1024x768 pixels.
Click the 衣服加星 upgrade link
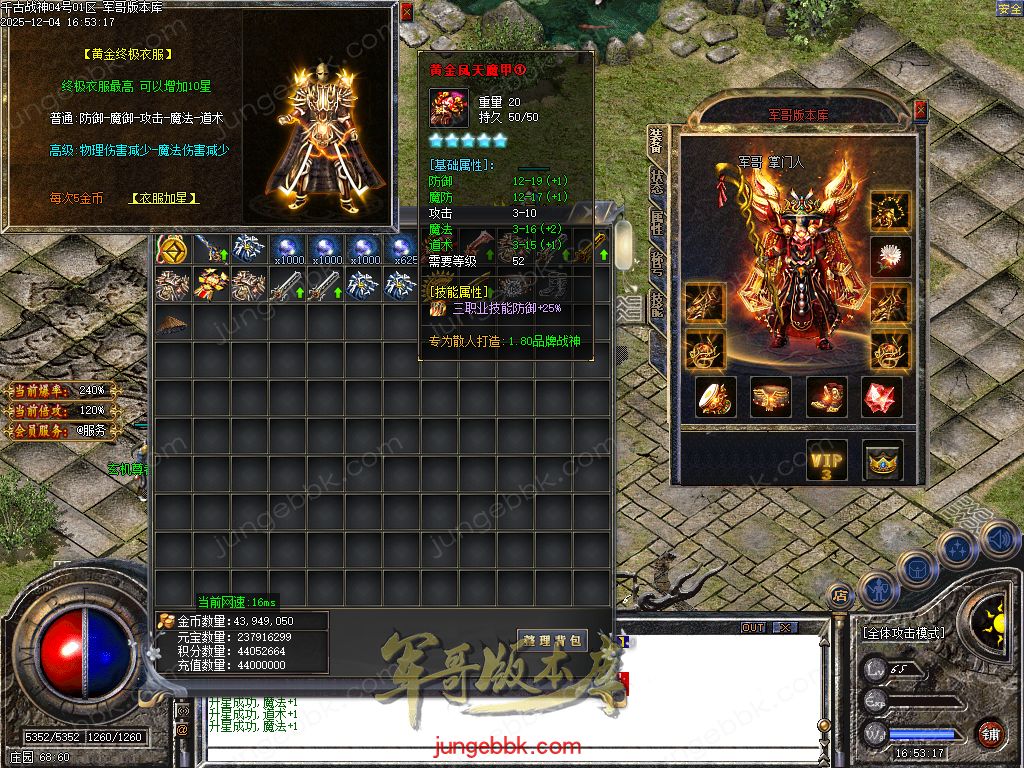pyautogui.click(x=165, y=198)
